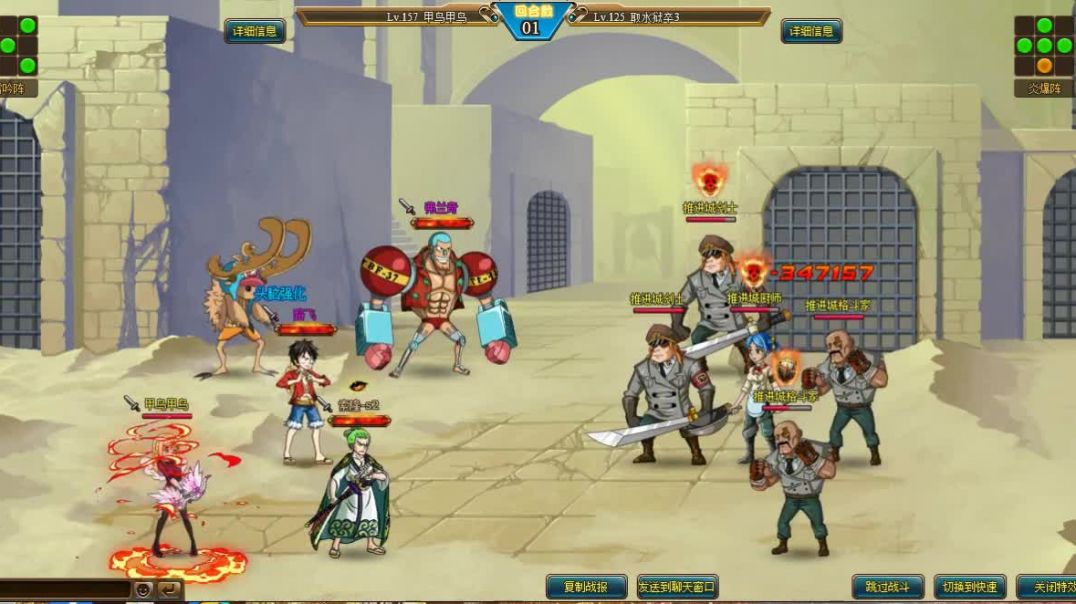This screenshot has width=1076, height=604.
Task: Click the chat send arrow button
Action: point(169,590)
